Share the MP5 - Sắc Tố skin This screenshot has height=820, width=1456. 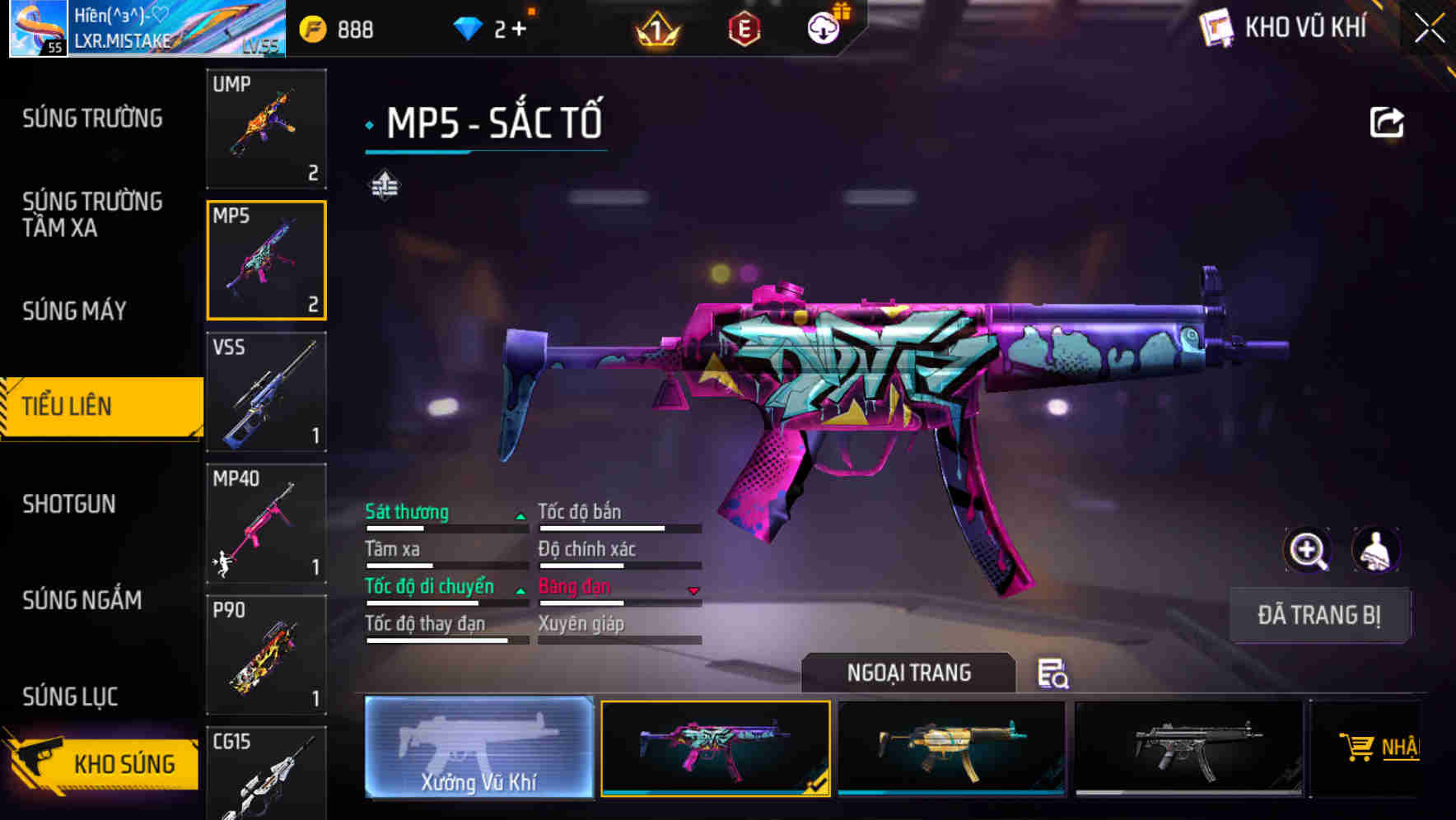[1387, 121]
